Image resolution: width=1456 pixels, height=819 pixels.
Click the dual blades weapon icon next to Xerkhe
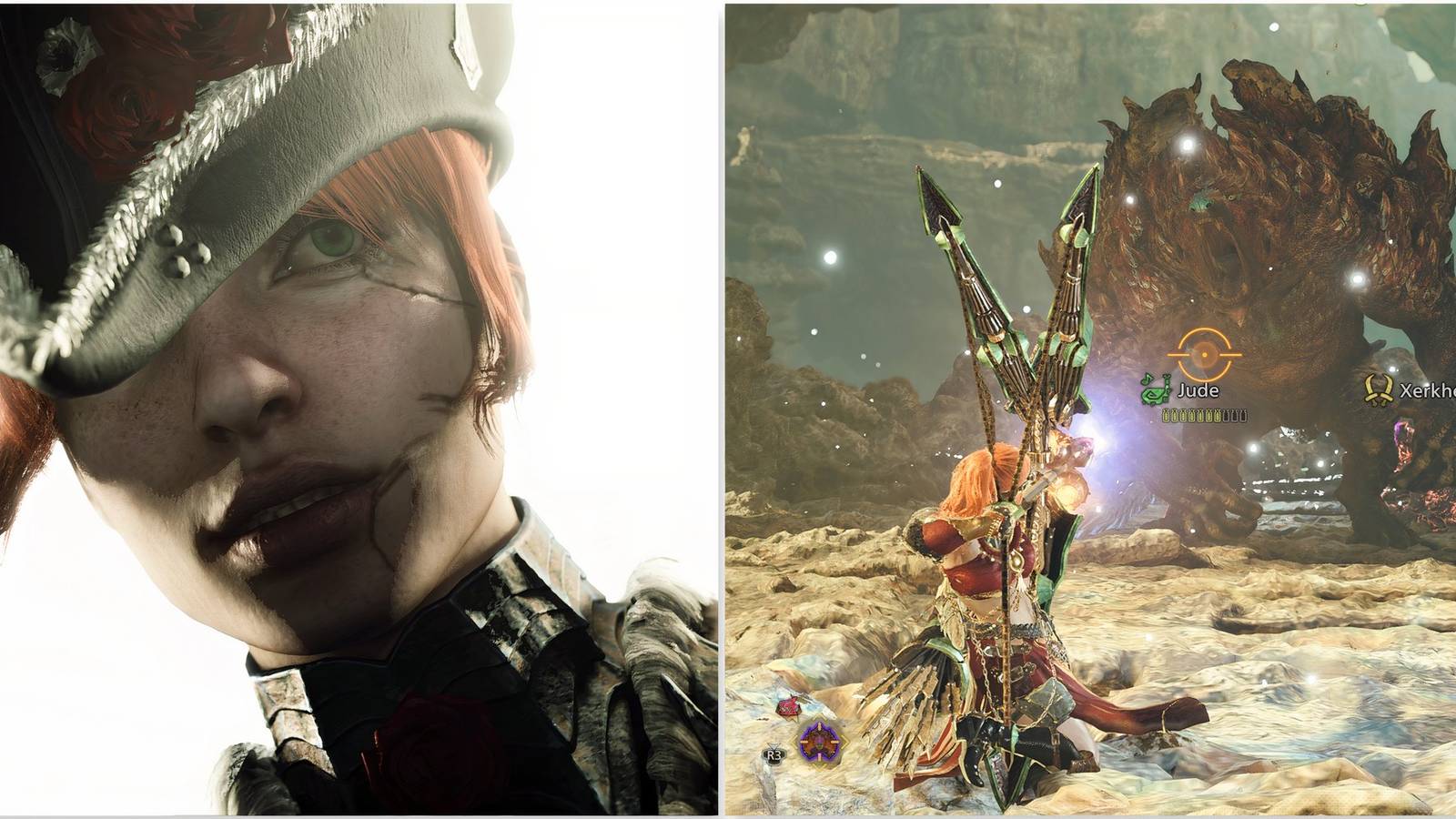pyautogui.click(x=1380, y=391)
